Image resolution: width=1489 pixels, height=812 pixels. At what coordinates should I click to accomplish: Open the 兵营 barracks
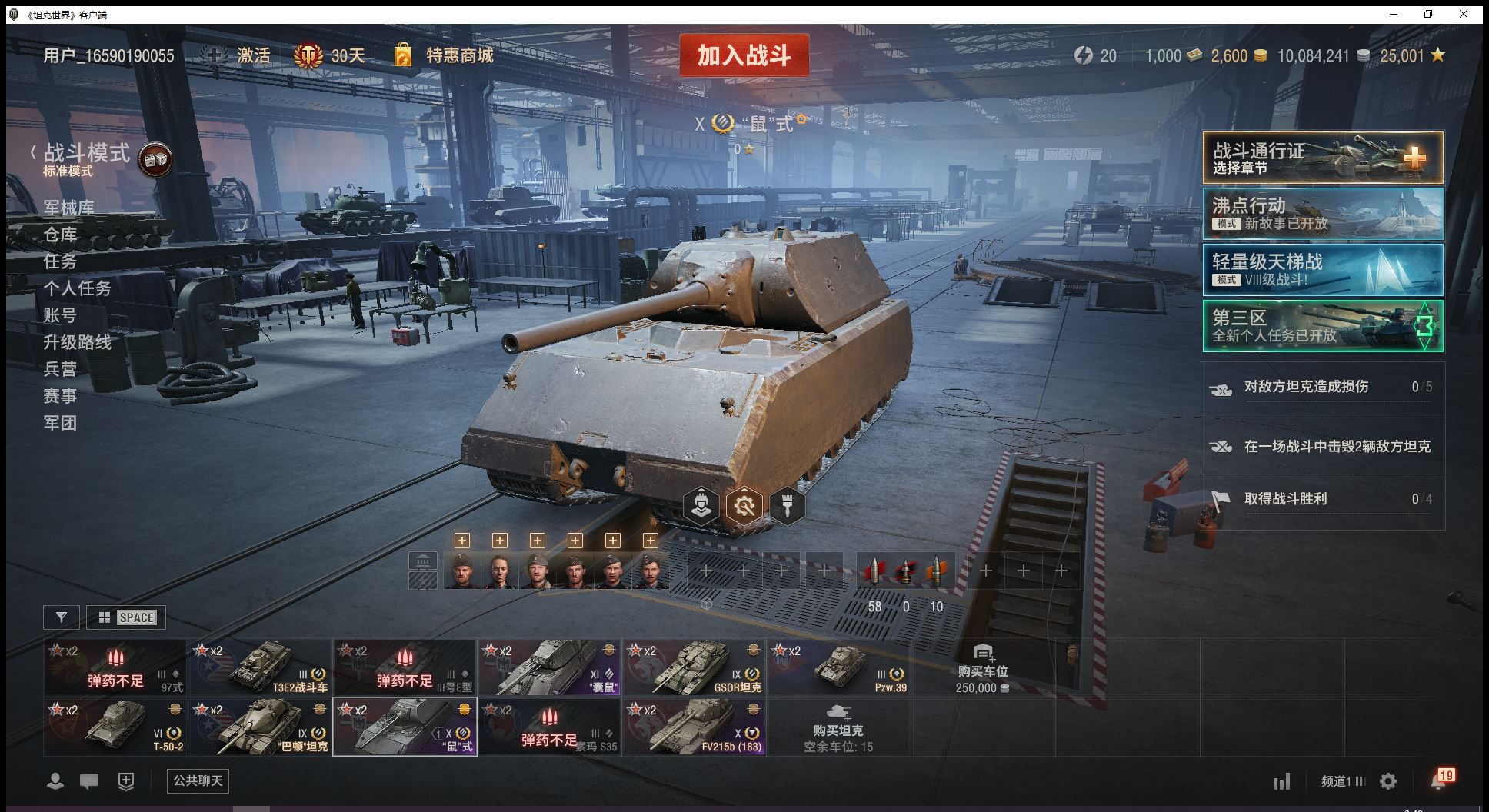(x=60, y=369)
